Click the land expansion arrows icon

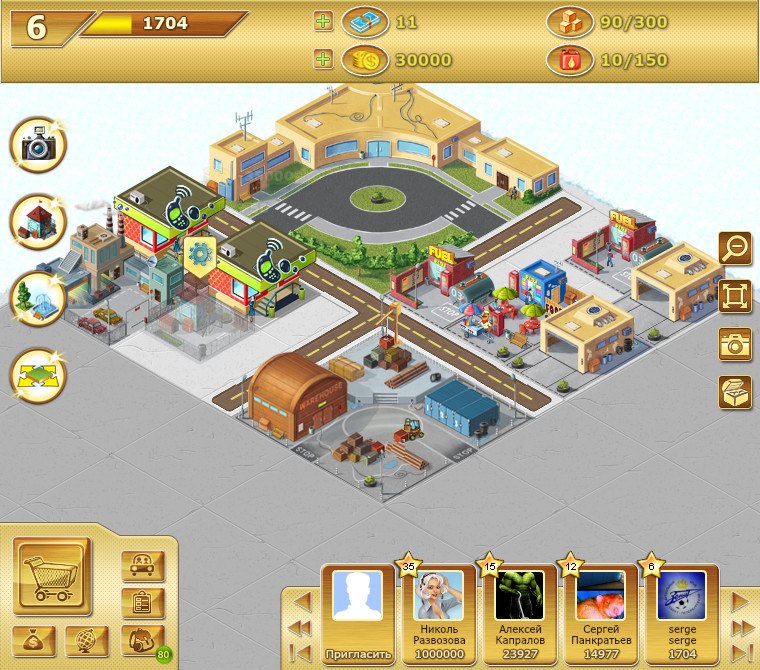pyautogui.click(x=38, y=375)
